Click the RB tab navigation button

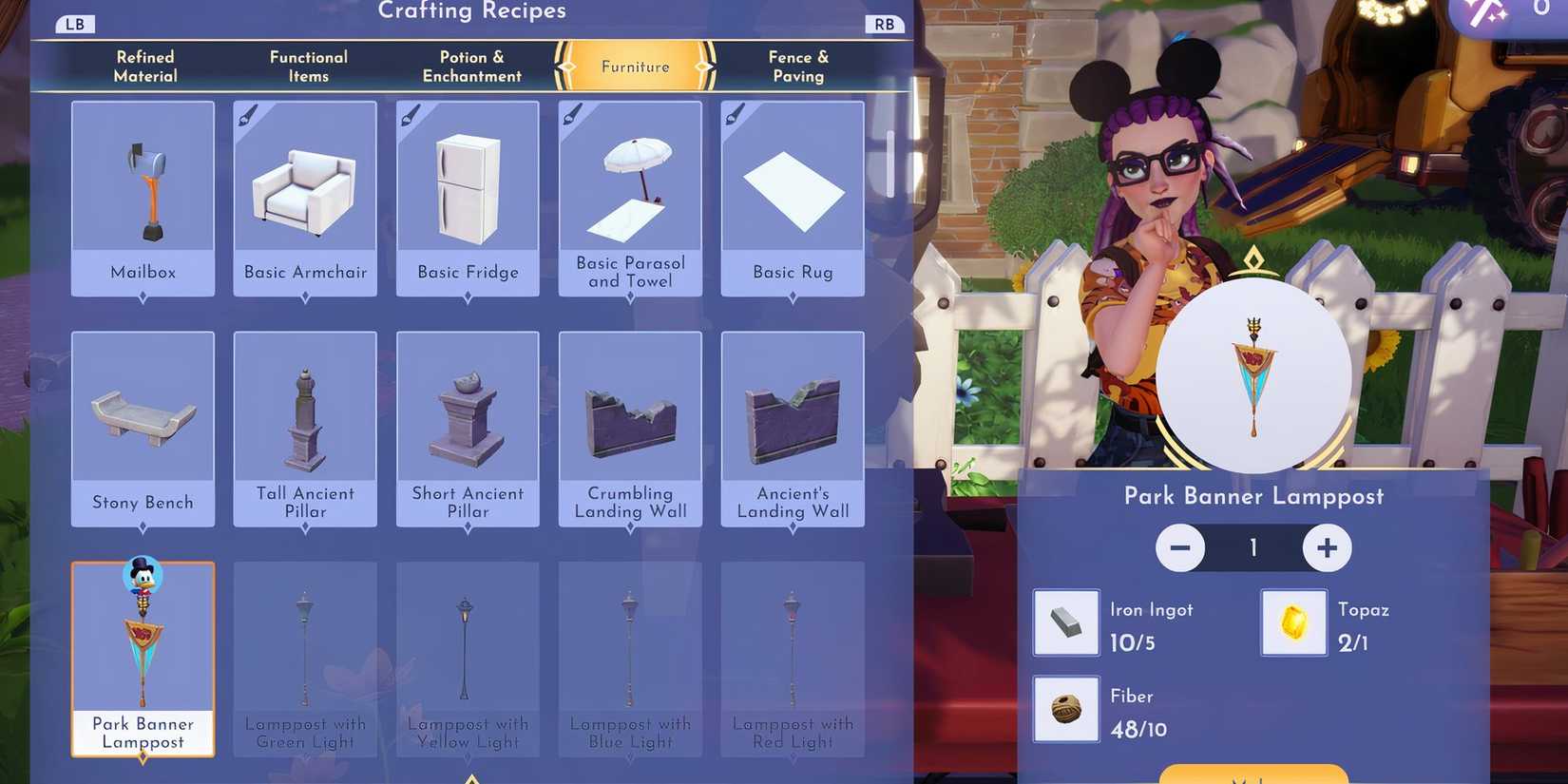click(884, 23)
